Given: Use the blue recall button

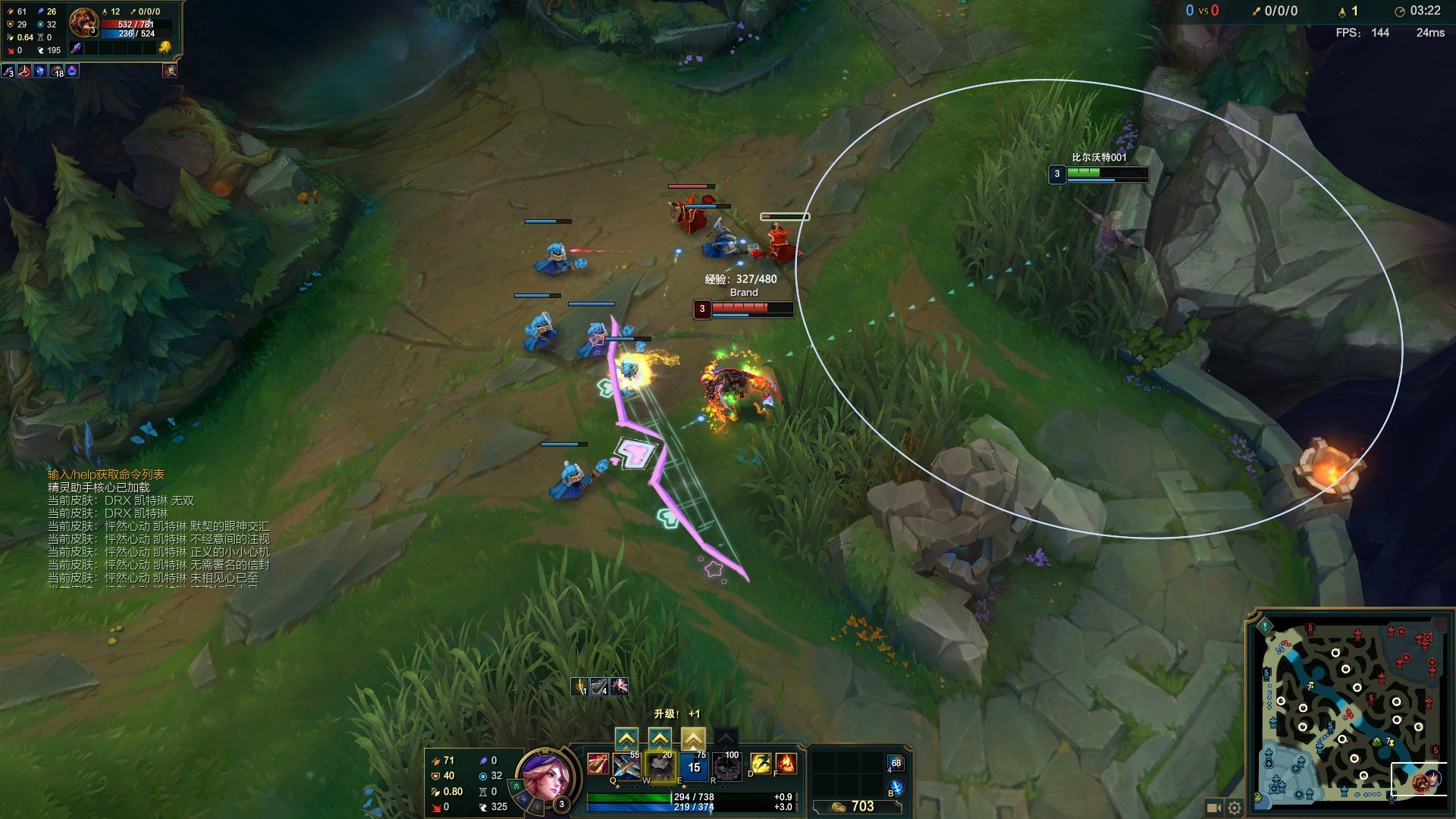Looking at the screenshot, I should (x=896, y=788).
